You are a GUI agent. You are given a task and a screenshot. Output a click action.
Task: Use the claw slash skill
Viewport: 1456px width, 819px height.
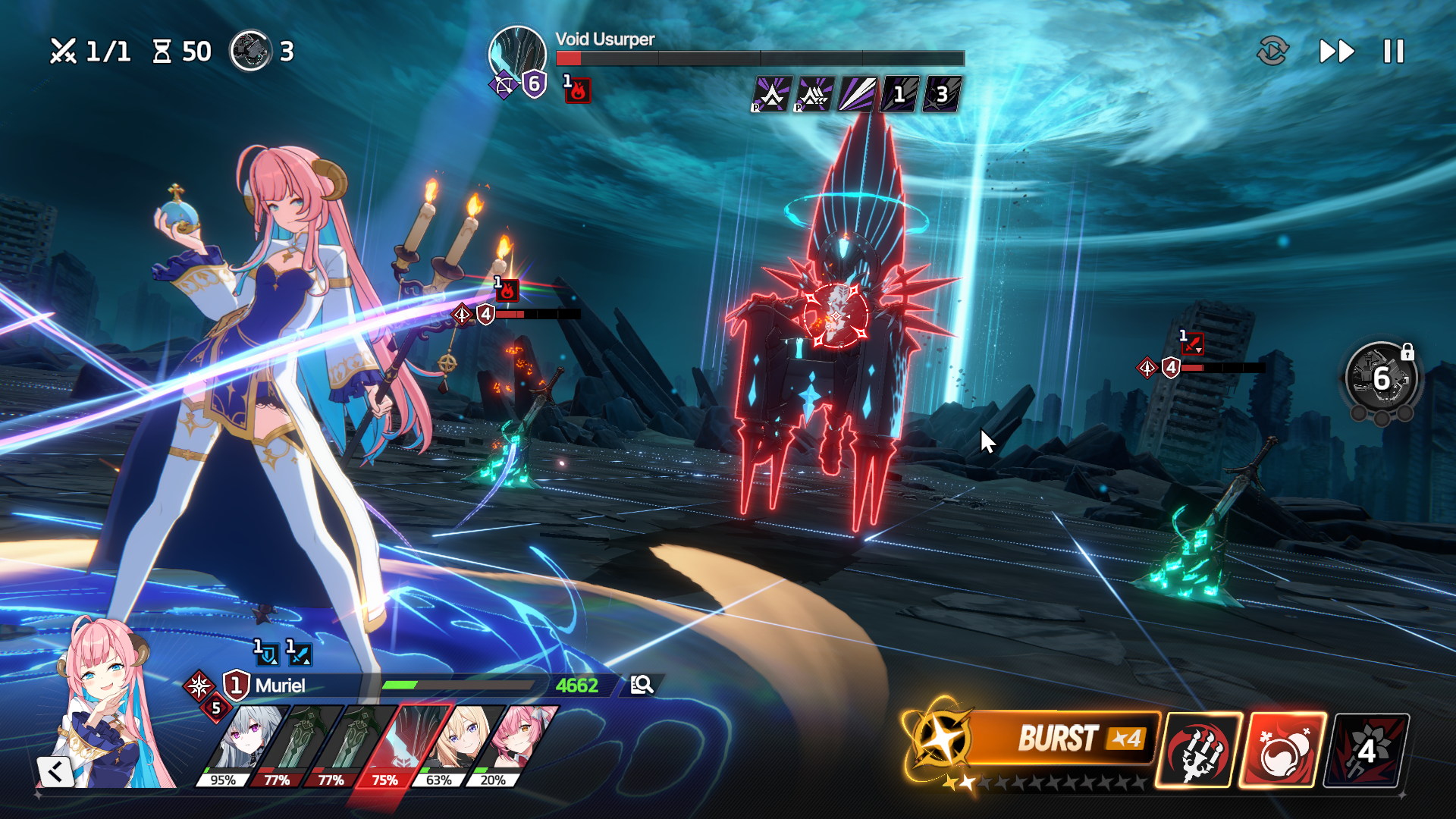pyautogui.click(x=1199, y=750)
